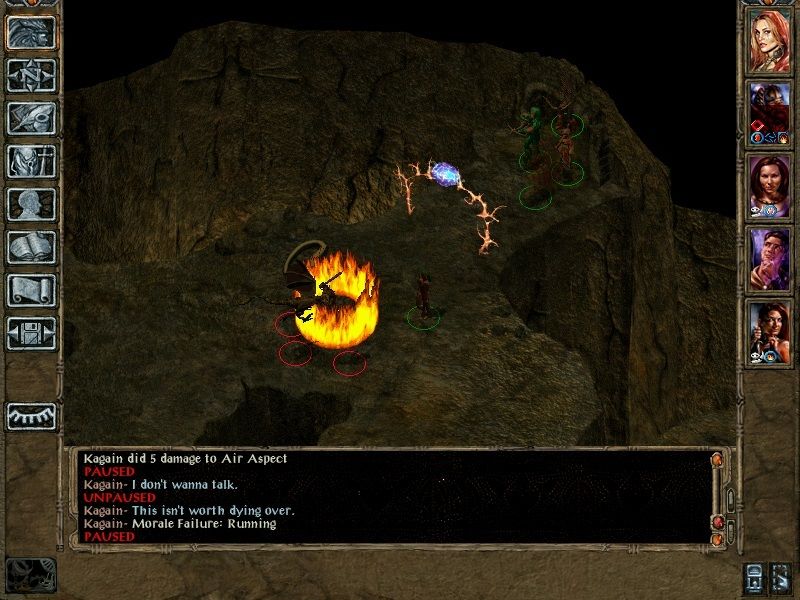Open the options floppy disk button
Viewport: 800px width, 600px height.
click(x=31, y=333)
